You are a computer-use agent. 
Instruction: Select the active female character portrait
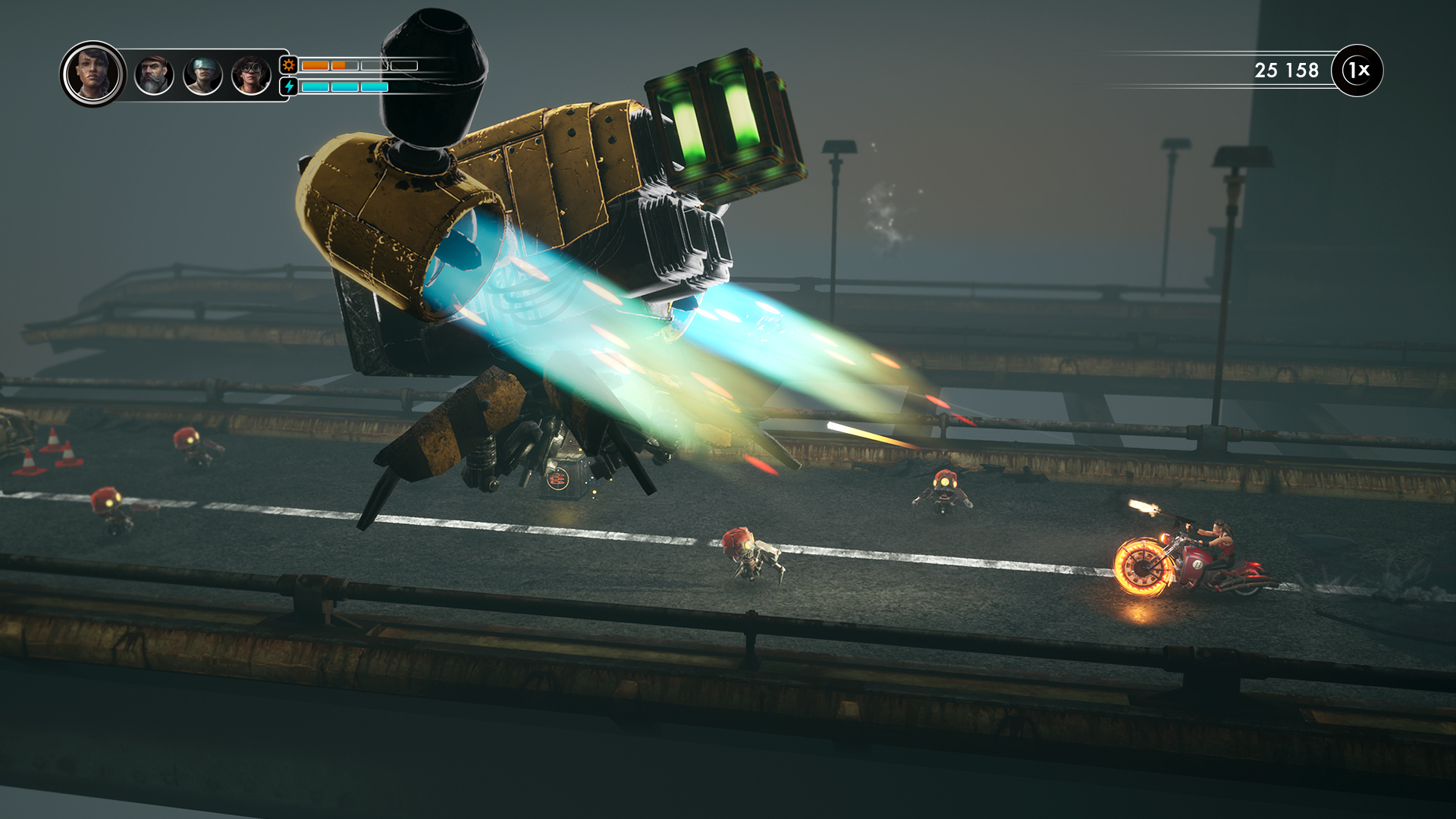pyautogui.click(x=93, y=73)
